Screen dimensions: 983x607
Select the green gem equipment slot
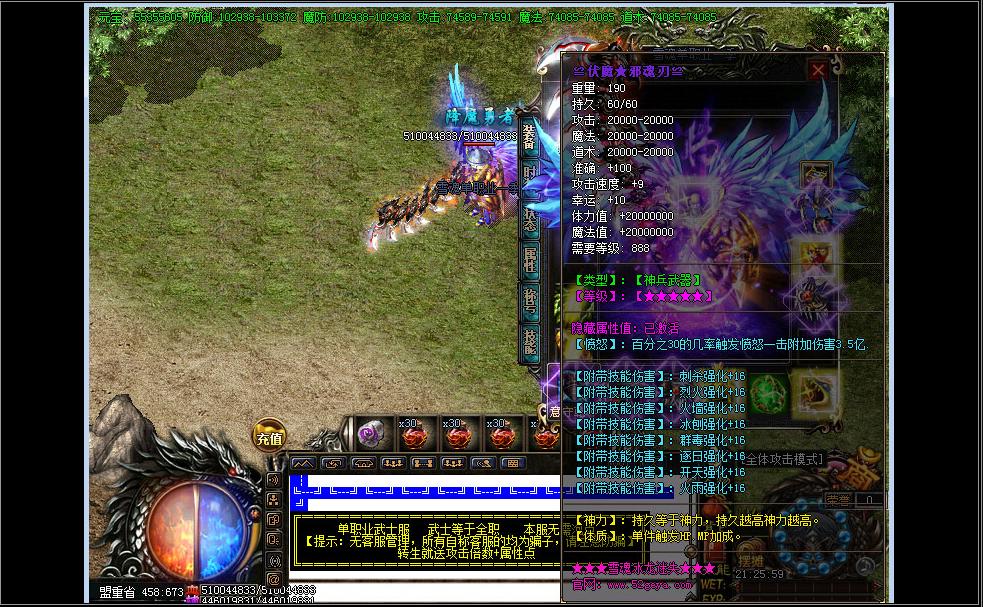click(x=766, y=390)
